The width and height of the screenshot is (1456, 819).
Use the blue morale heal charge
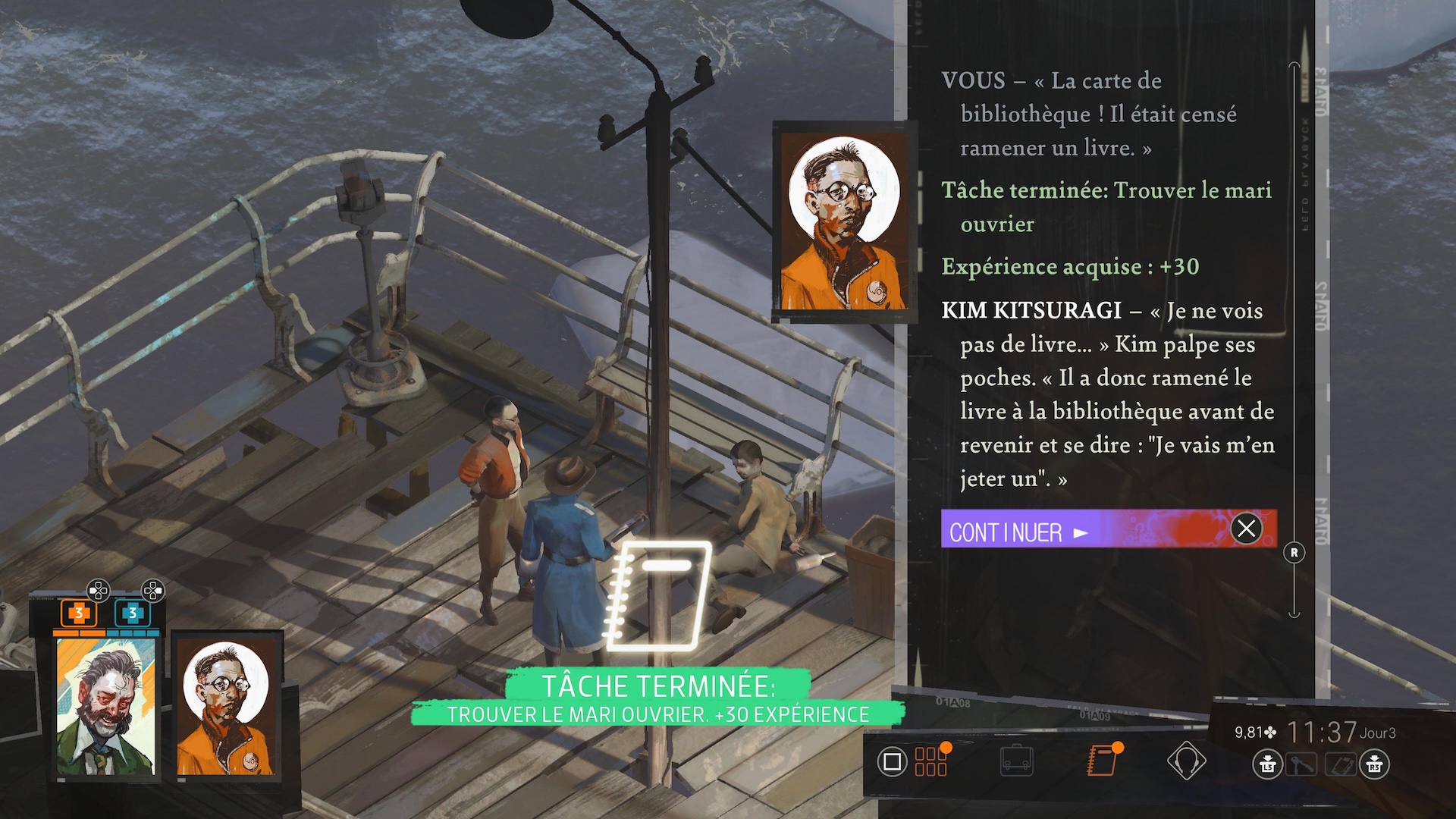133,613
